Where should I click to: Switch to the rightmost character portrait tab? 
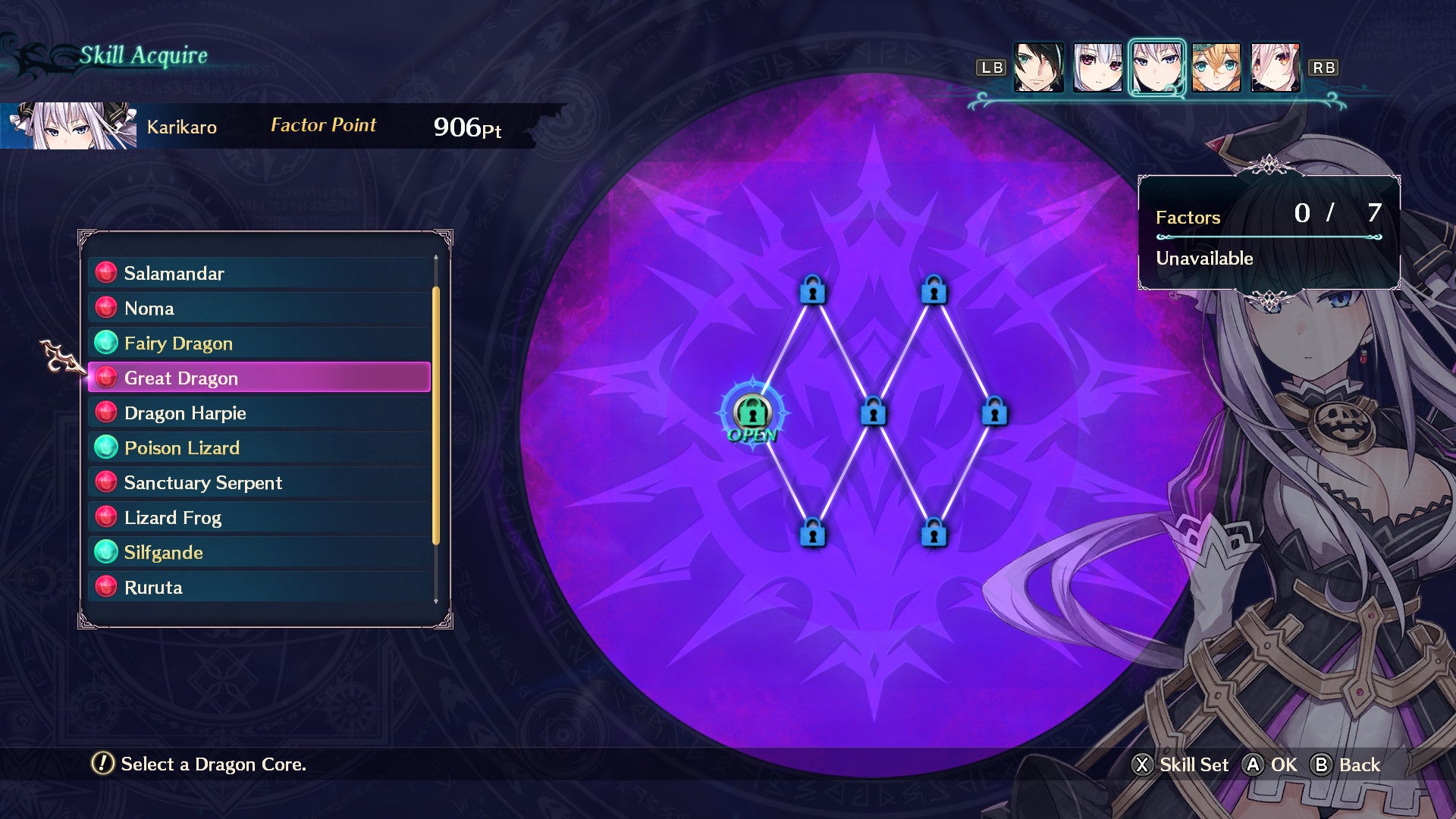1274,67
